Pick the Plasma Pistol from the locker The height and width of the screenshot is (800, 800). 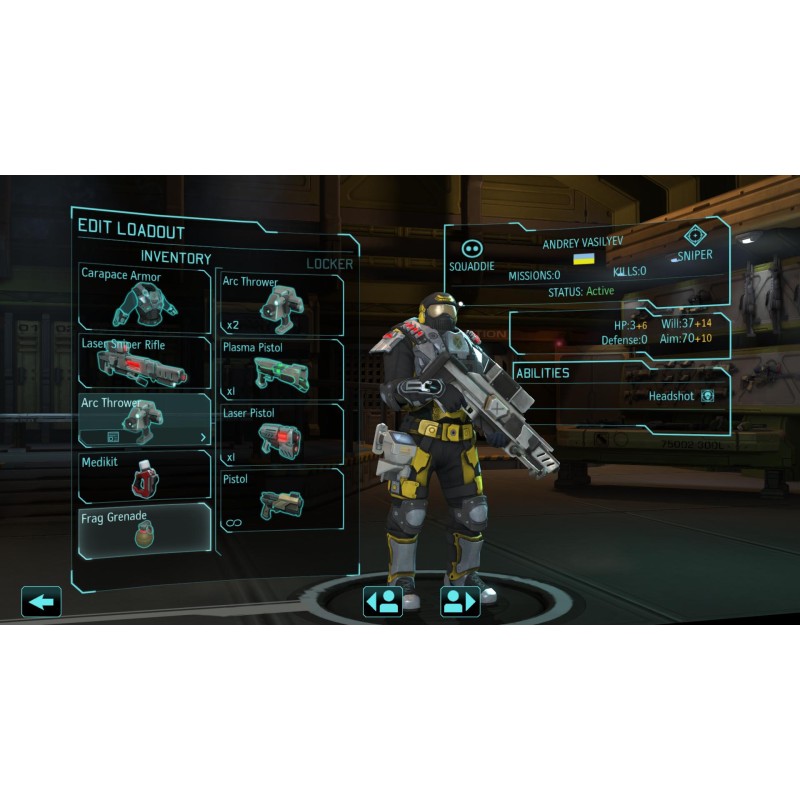pos(280,370)
